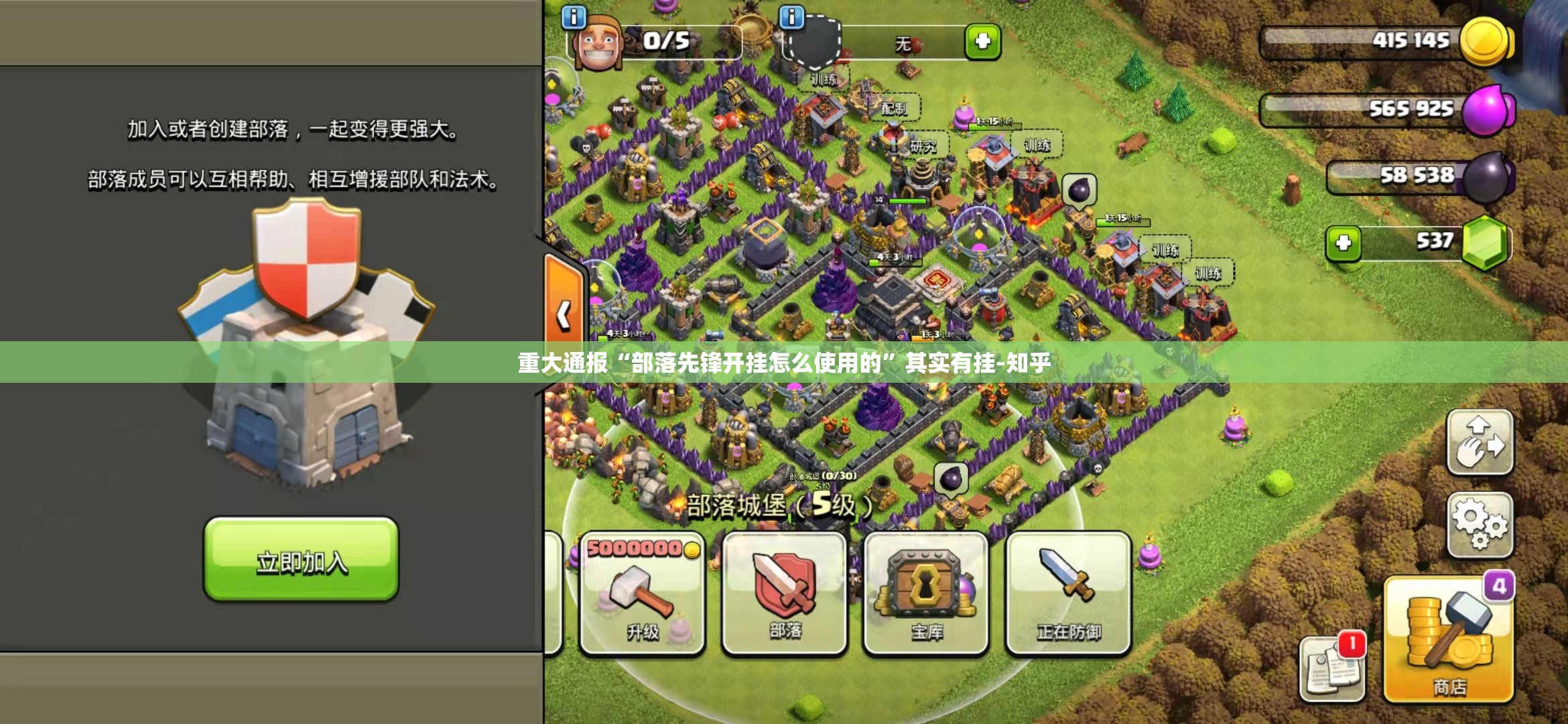Viewport: 1568px width, 724px height.
Task: Choose the 升级 upgrade hammer button
Action: pos(641,593)
